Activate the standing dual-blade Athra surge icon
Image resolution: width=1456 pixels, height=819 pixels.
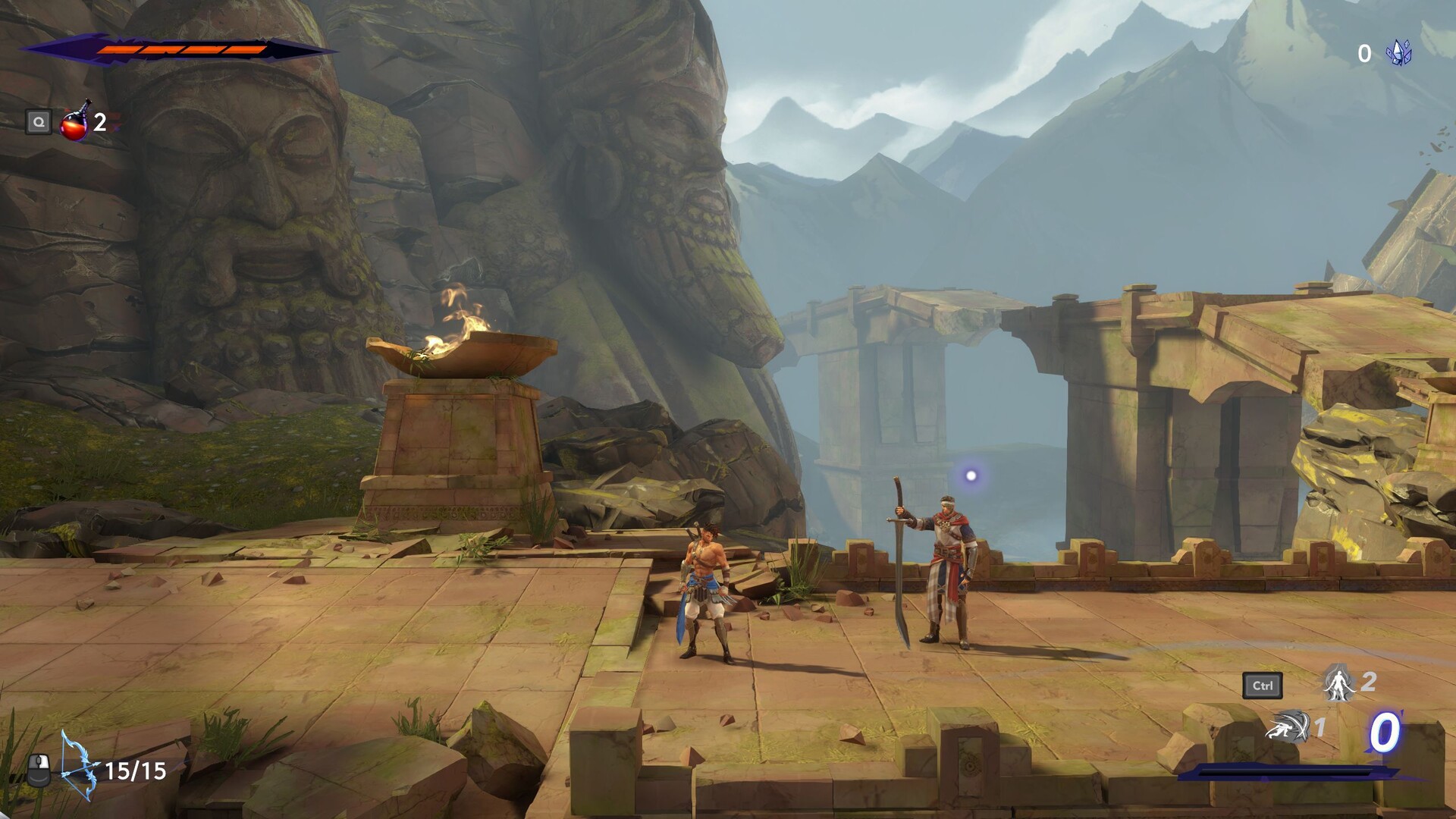click(1338, 683)
